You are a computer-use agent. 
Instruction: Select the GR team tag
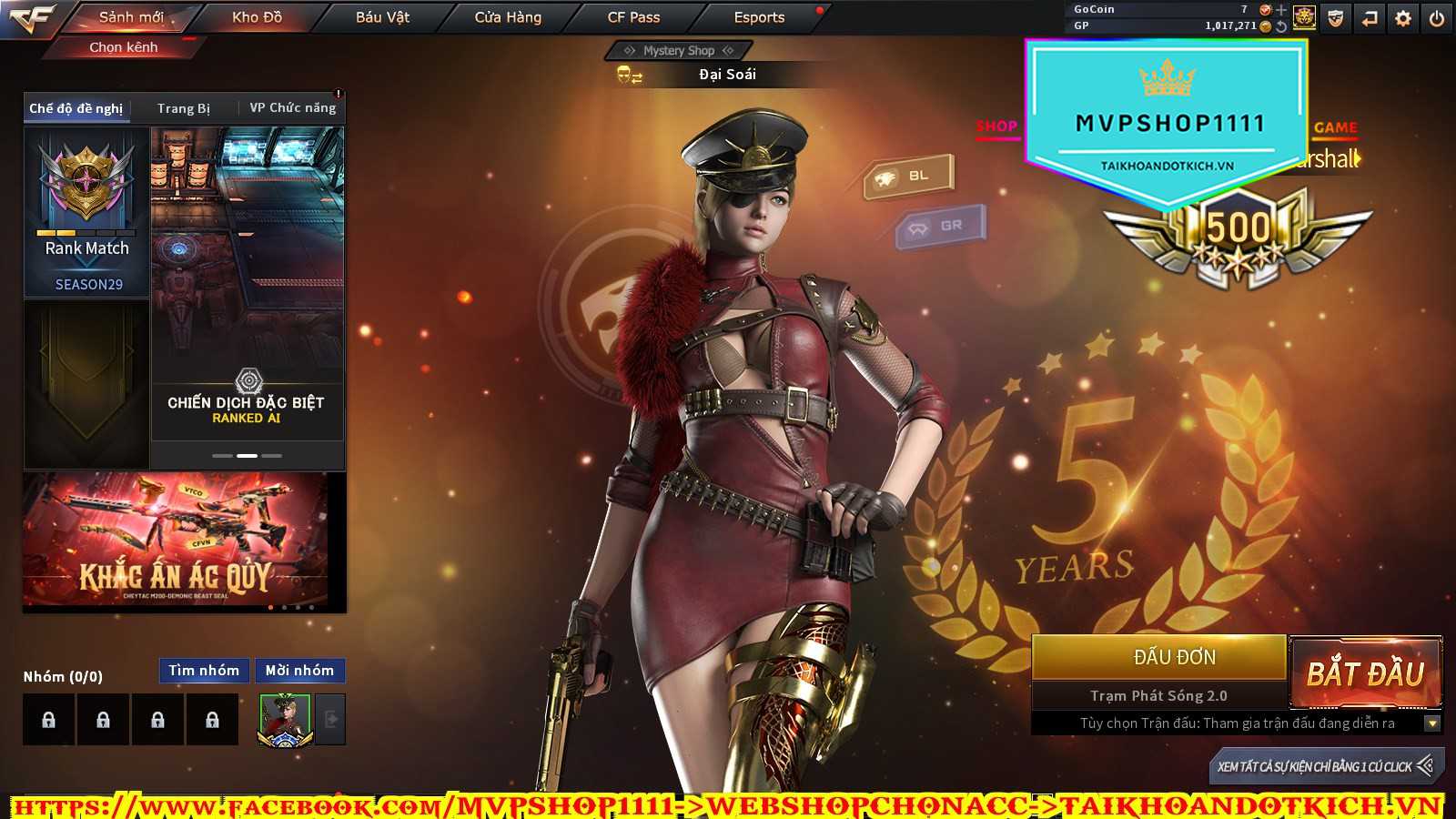click(941, 226)
